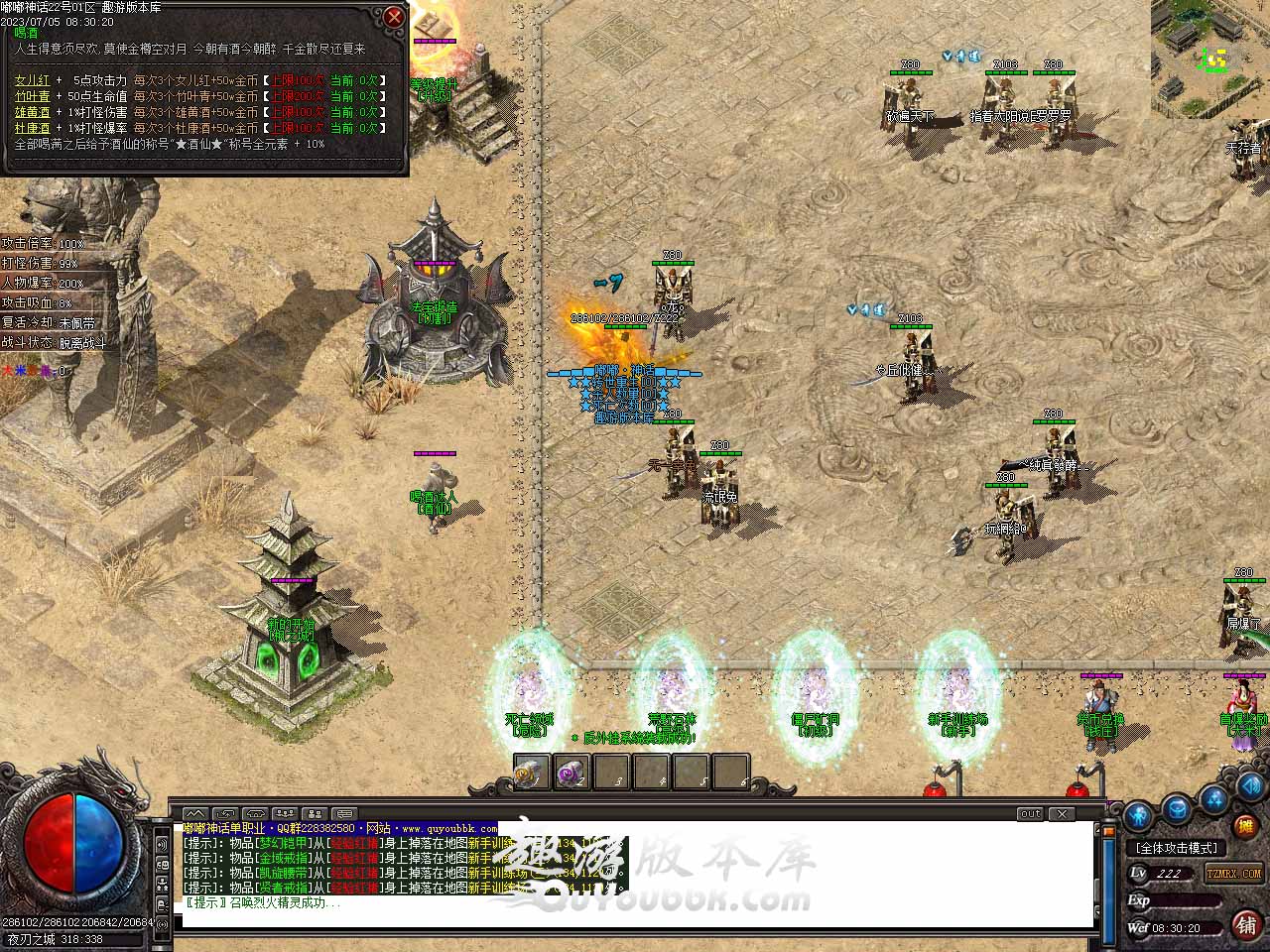Click the TZMRX.COM link button
1270x952 pixels.
coord(1233,874)
